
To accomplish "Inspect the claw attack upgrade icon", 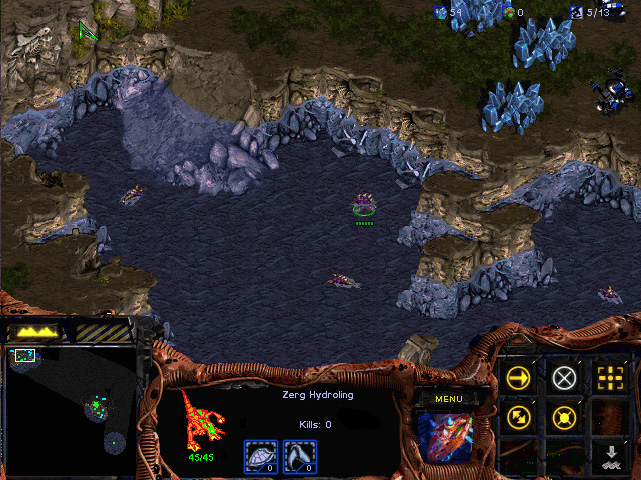I will tap(299, 455).
